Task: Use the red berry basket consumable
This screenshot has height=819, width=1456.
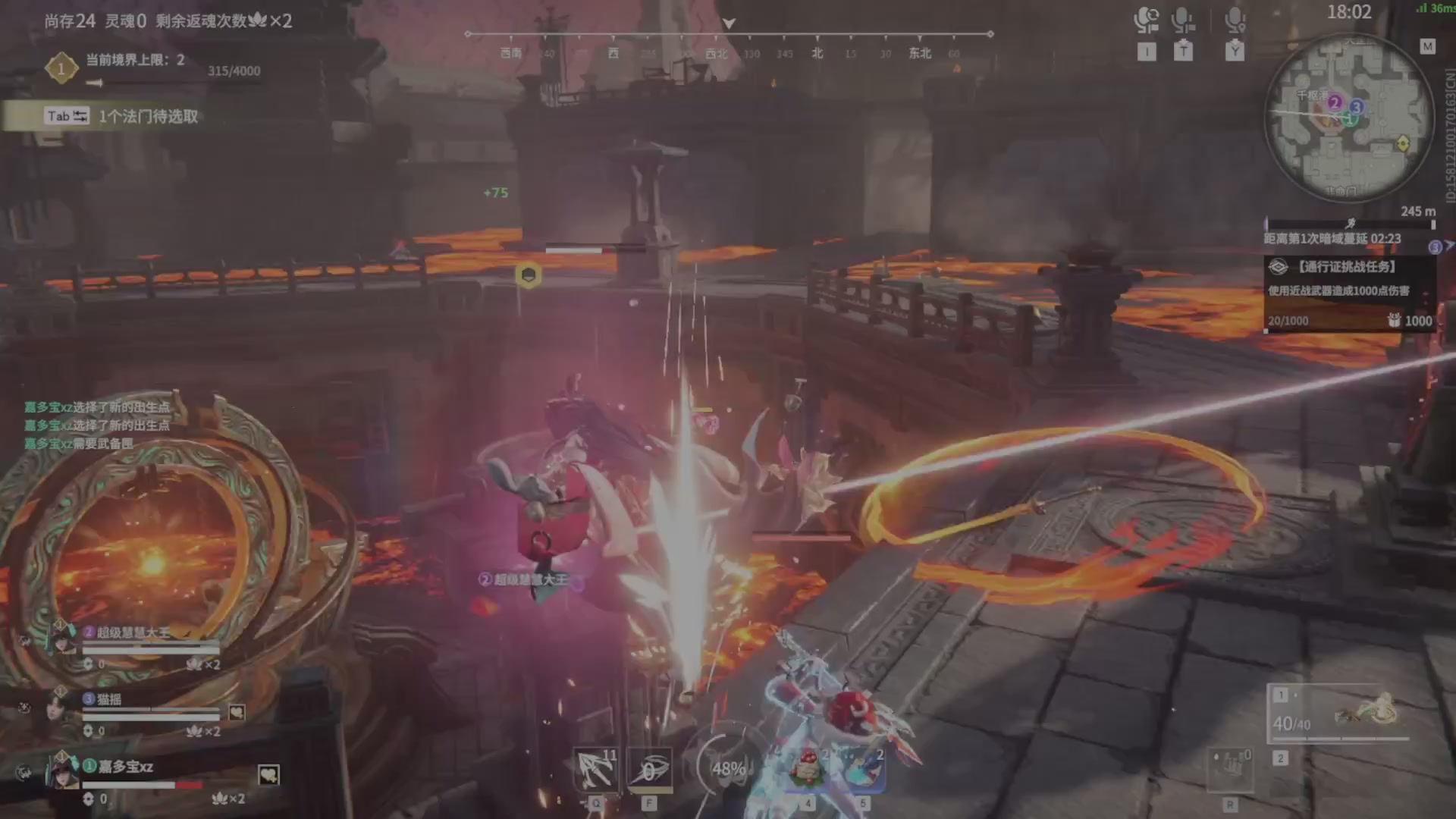Action: [808, 770]
